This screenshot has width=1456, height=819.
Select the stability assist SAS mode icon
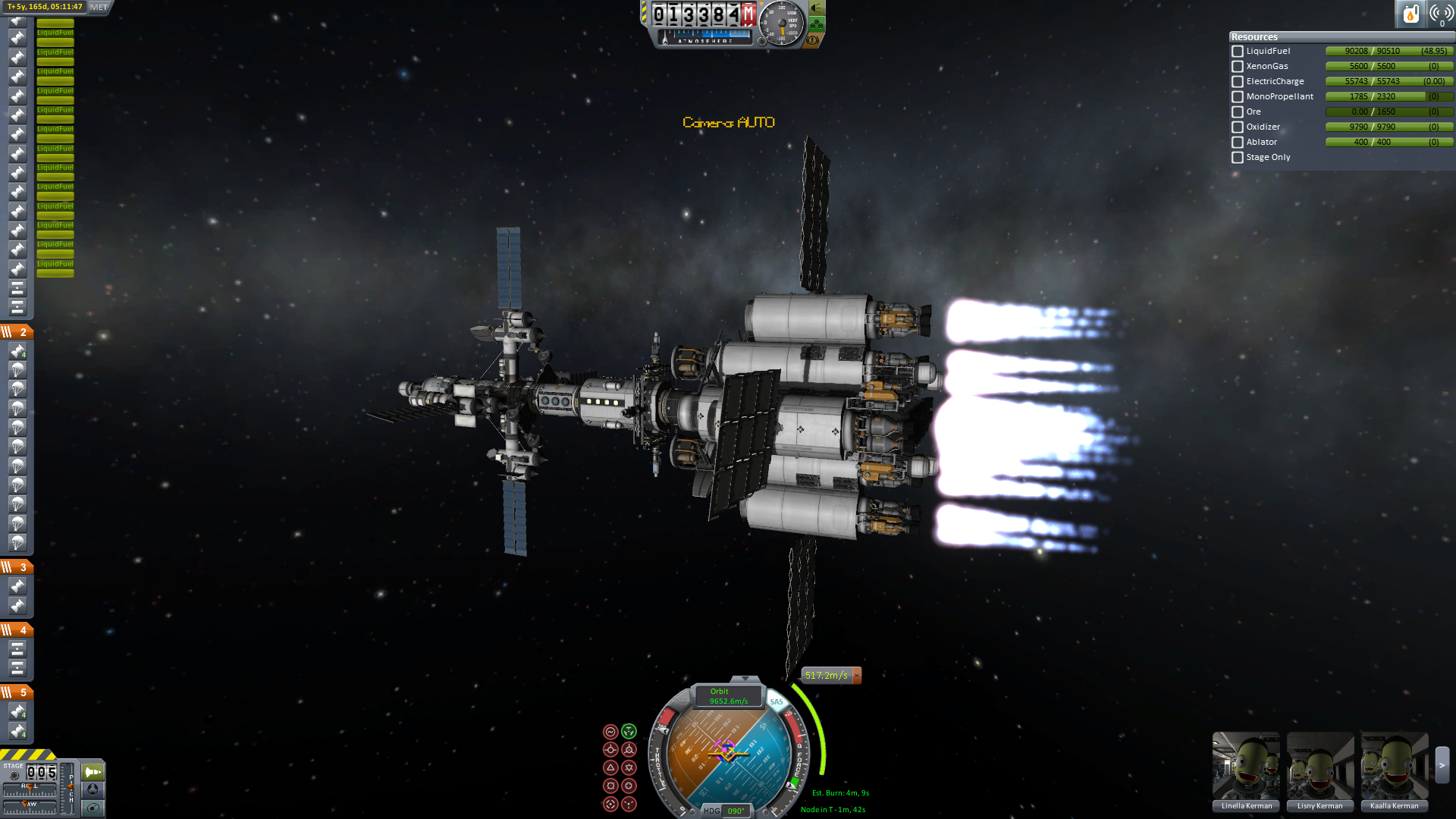point(610,732)
